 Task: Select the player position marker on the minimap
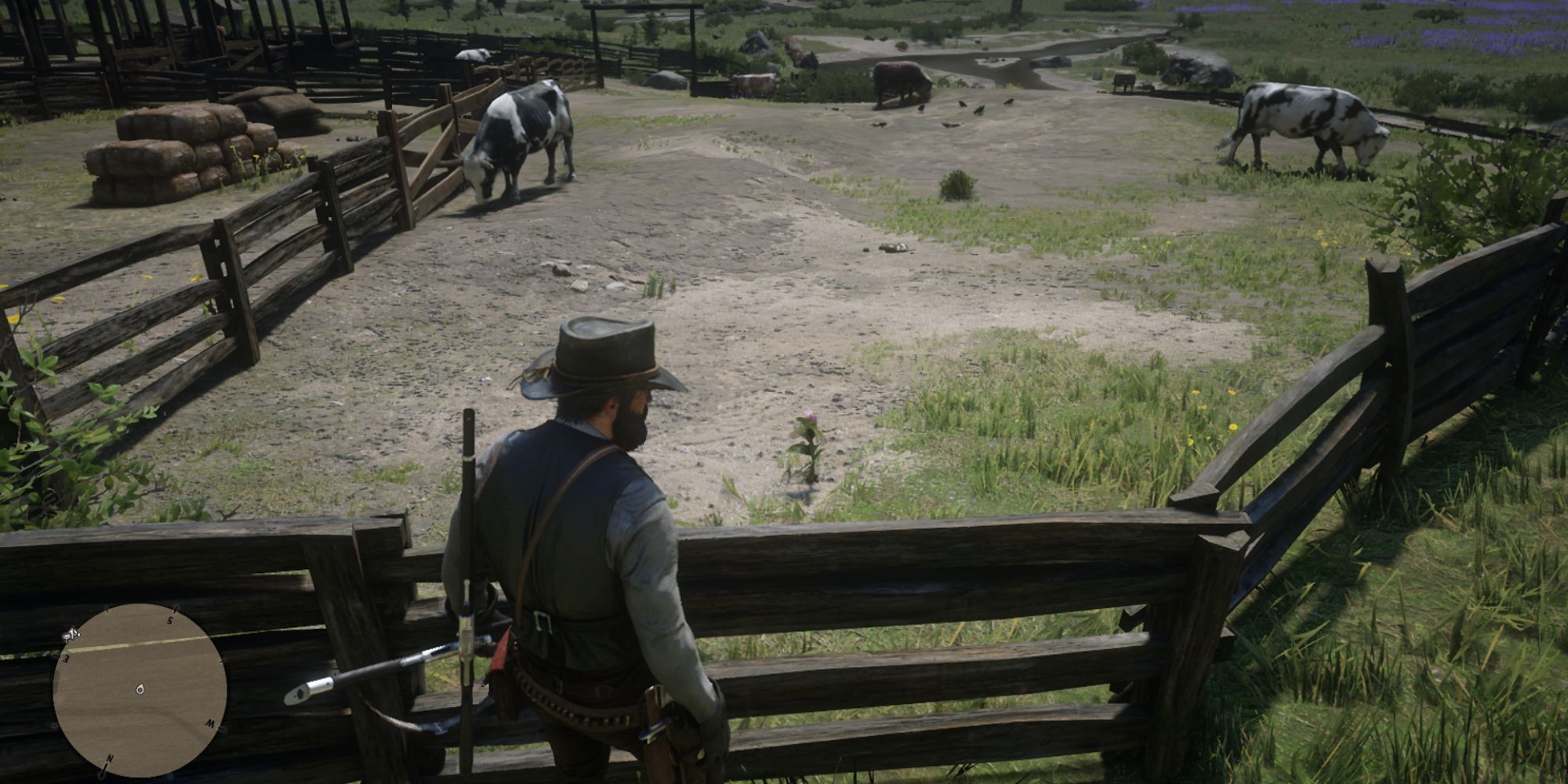tap(140, 689)
